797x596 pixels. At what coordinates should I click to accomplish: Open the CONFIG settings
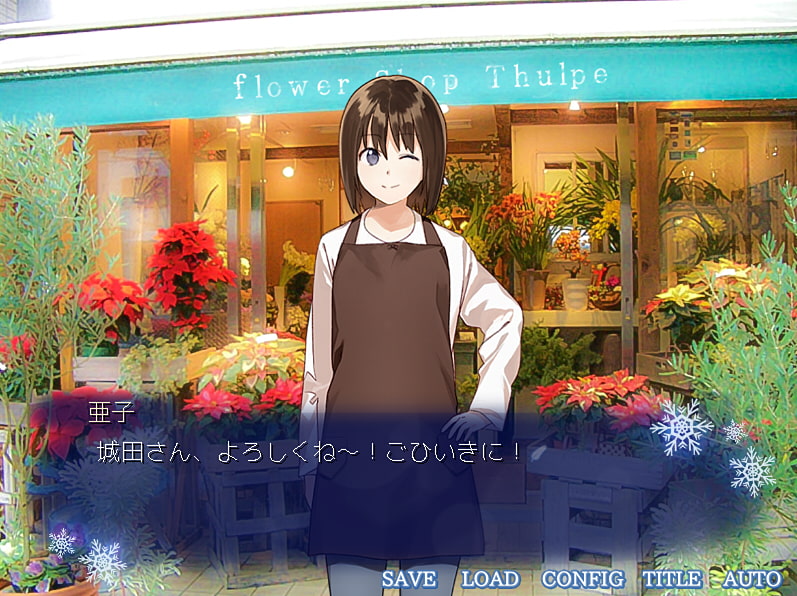582,579
